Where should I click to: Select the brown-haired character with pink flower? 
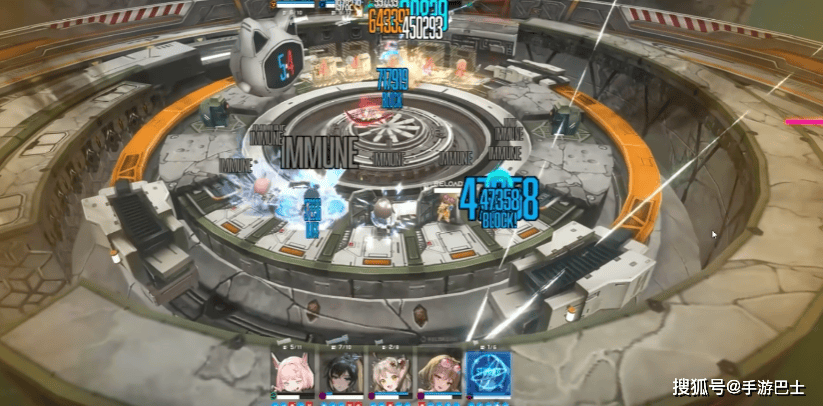tap(438, 373)
